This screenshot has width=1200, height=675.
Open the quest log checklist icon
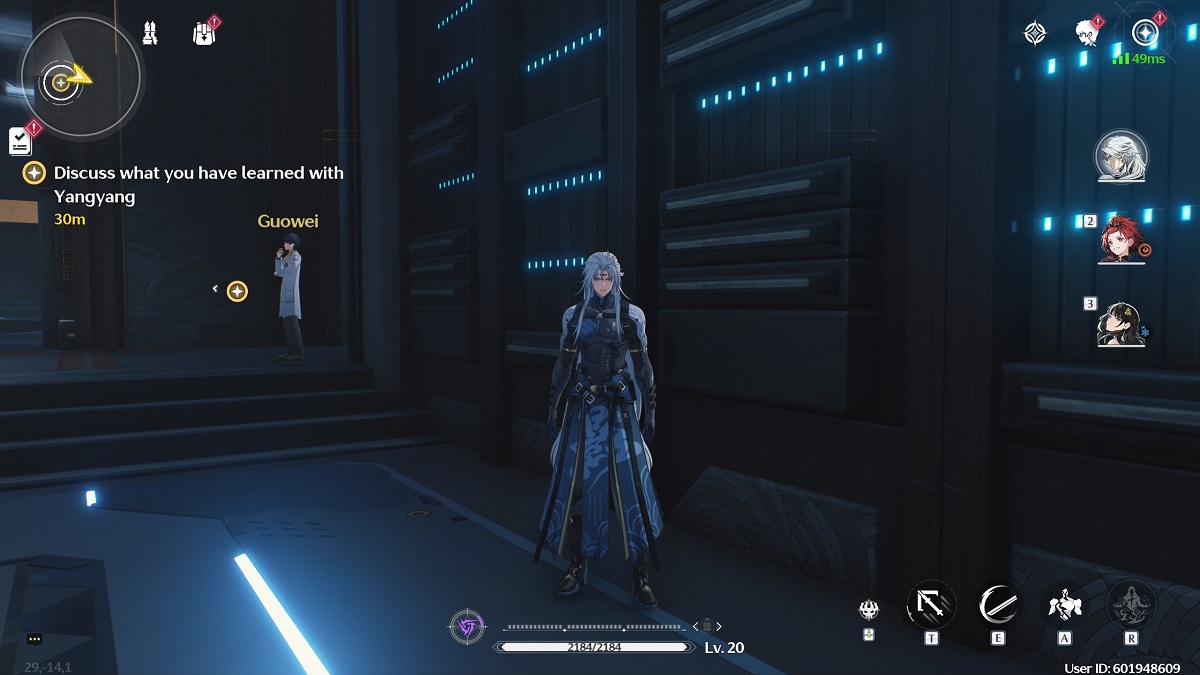[x=21, y=141]
